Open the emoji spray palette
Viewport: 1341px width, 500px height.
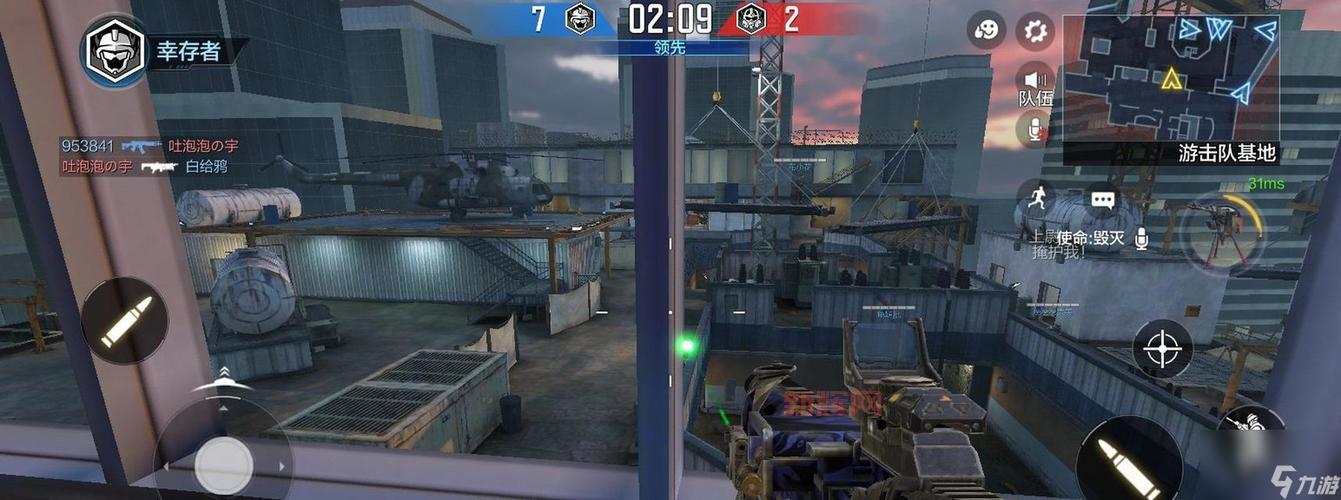click(x=986, y=30)
